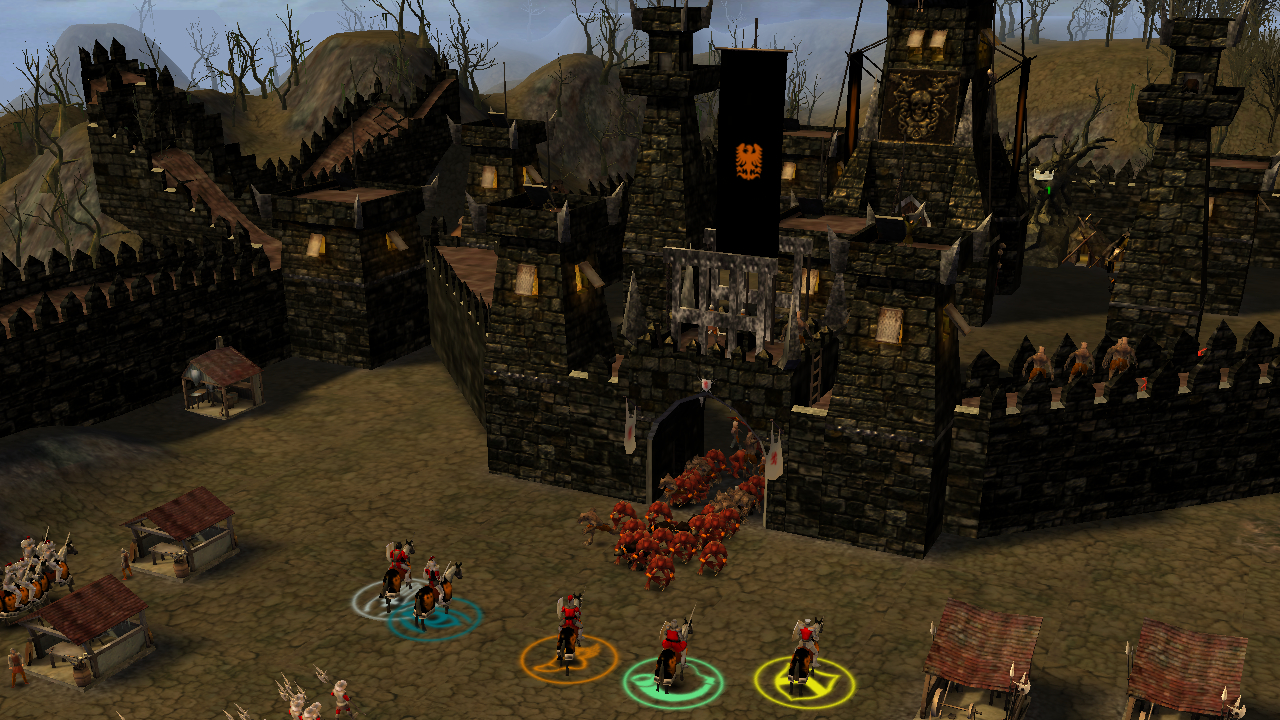Select the horseman with the teal ring
Image resolution: width=1280 pixels, height=720 pixels.
coord(433,592)
